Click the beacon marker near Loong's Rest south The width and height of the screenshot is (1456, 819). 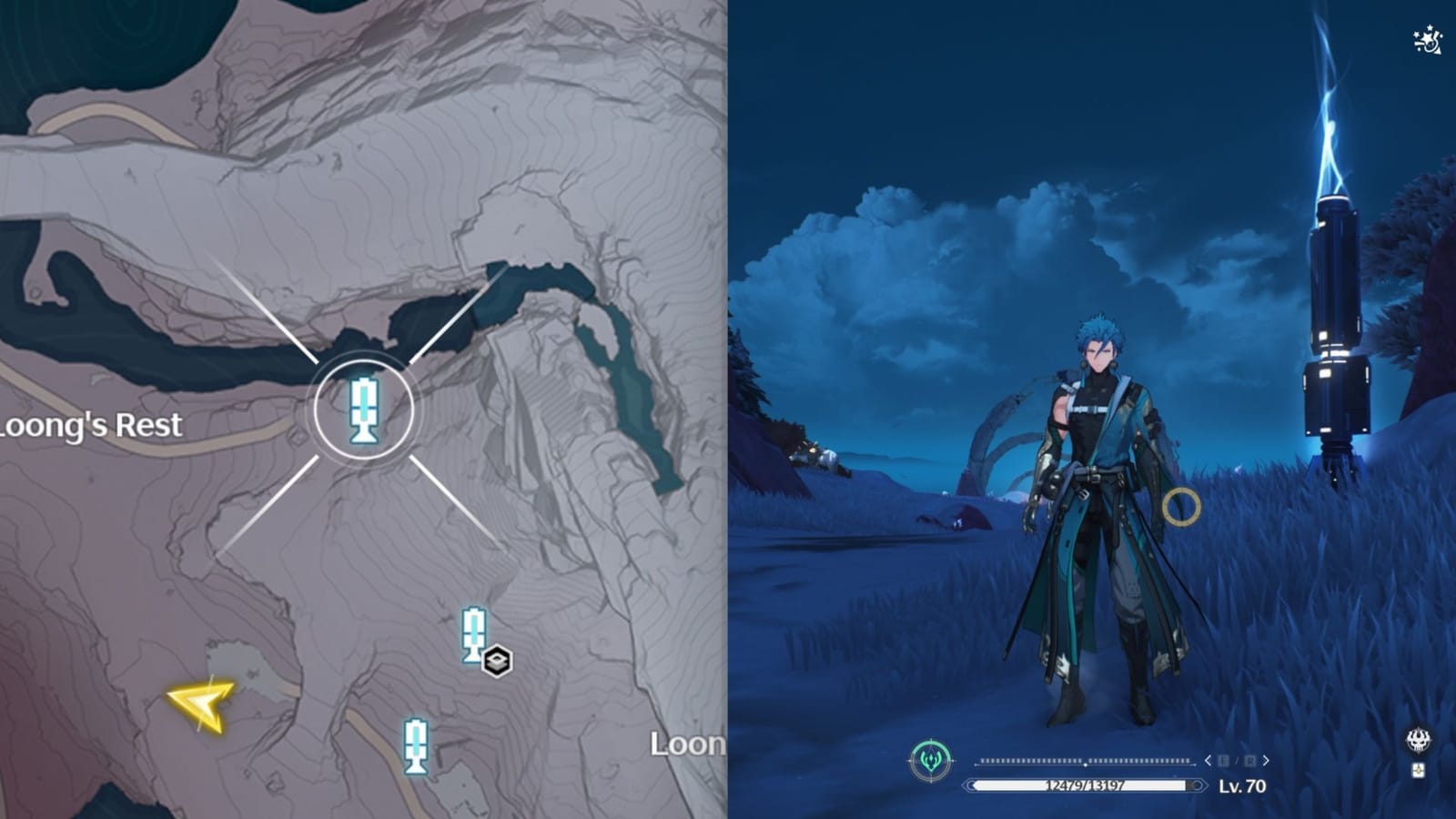475,632
